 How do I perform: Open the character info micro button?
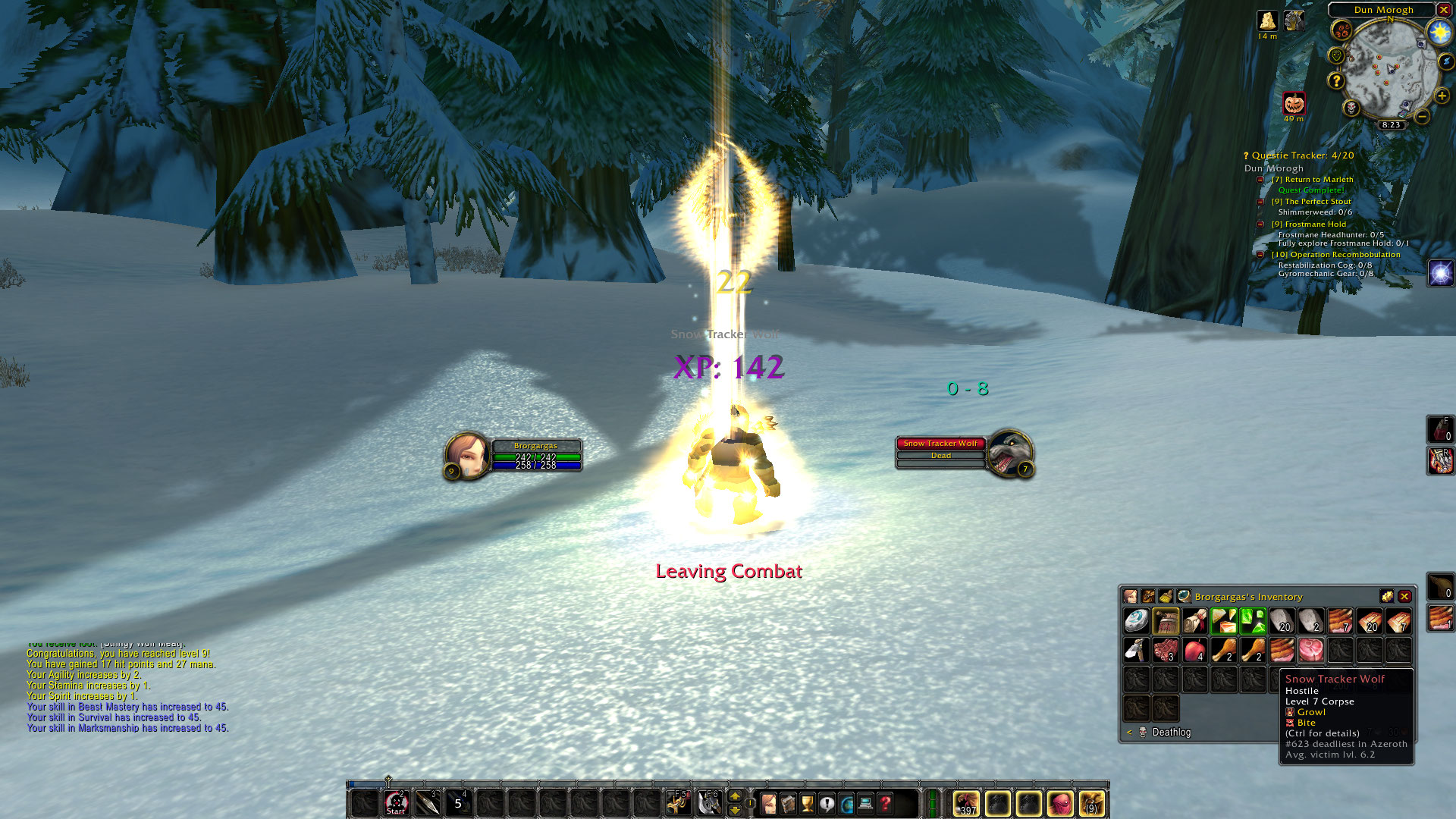pos(768,803)
